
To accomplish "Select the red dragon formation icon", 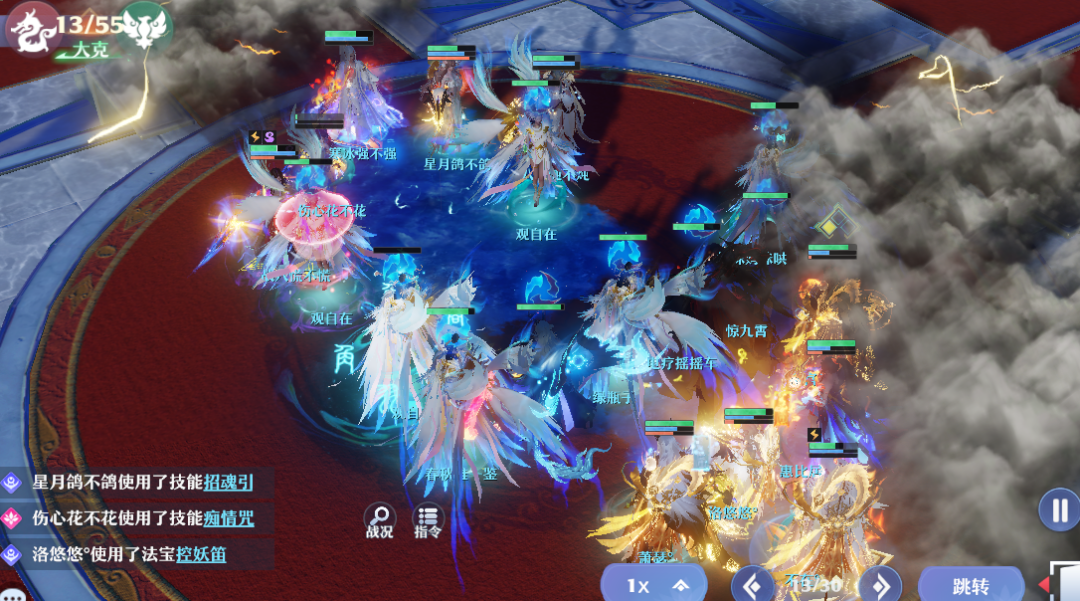I will 30,28.
